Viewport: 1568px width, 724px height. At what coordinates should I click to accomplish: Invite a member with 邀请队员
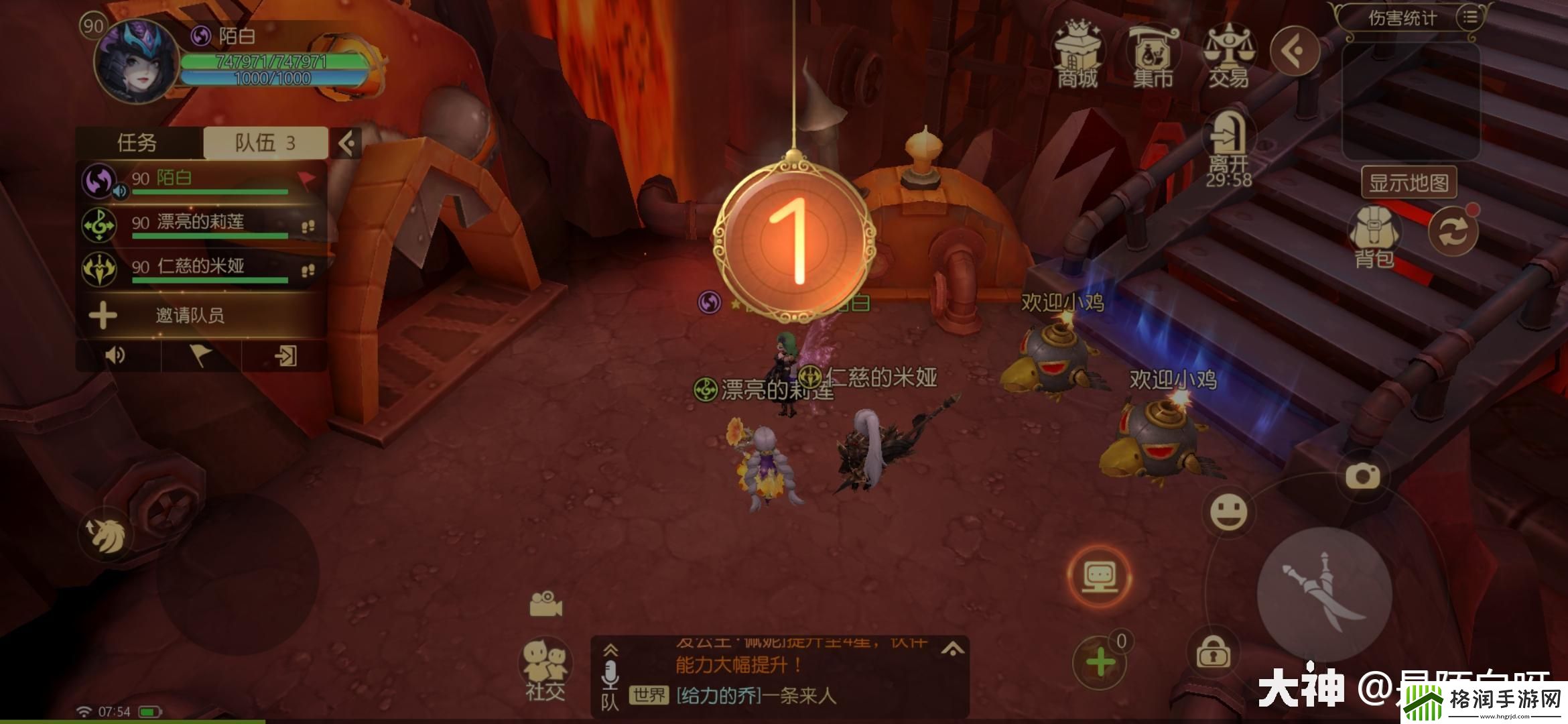point(190,315)
